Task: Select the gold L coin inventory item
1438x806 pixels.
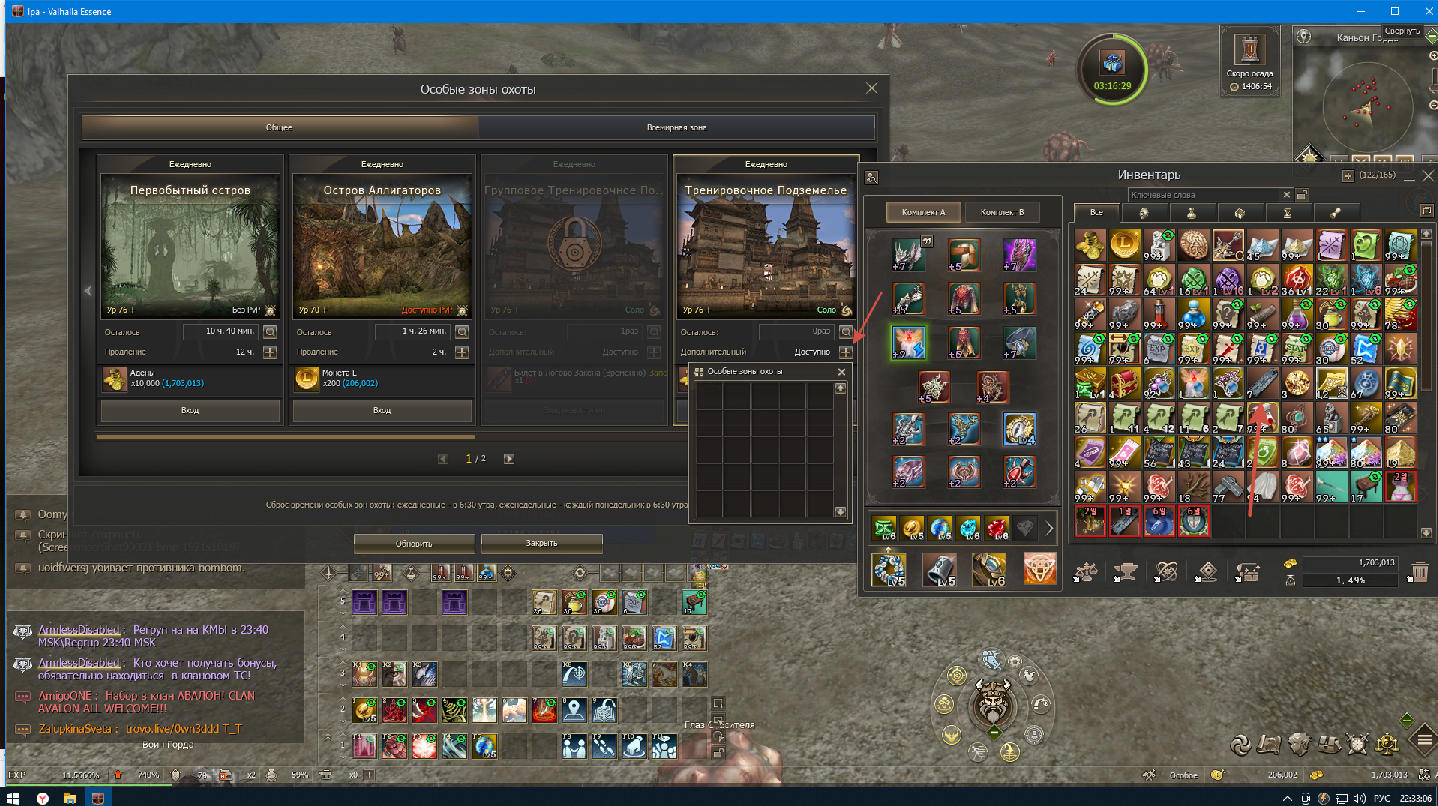Action: point(1124,243)
